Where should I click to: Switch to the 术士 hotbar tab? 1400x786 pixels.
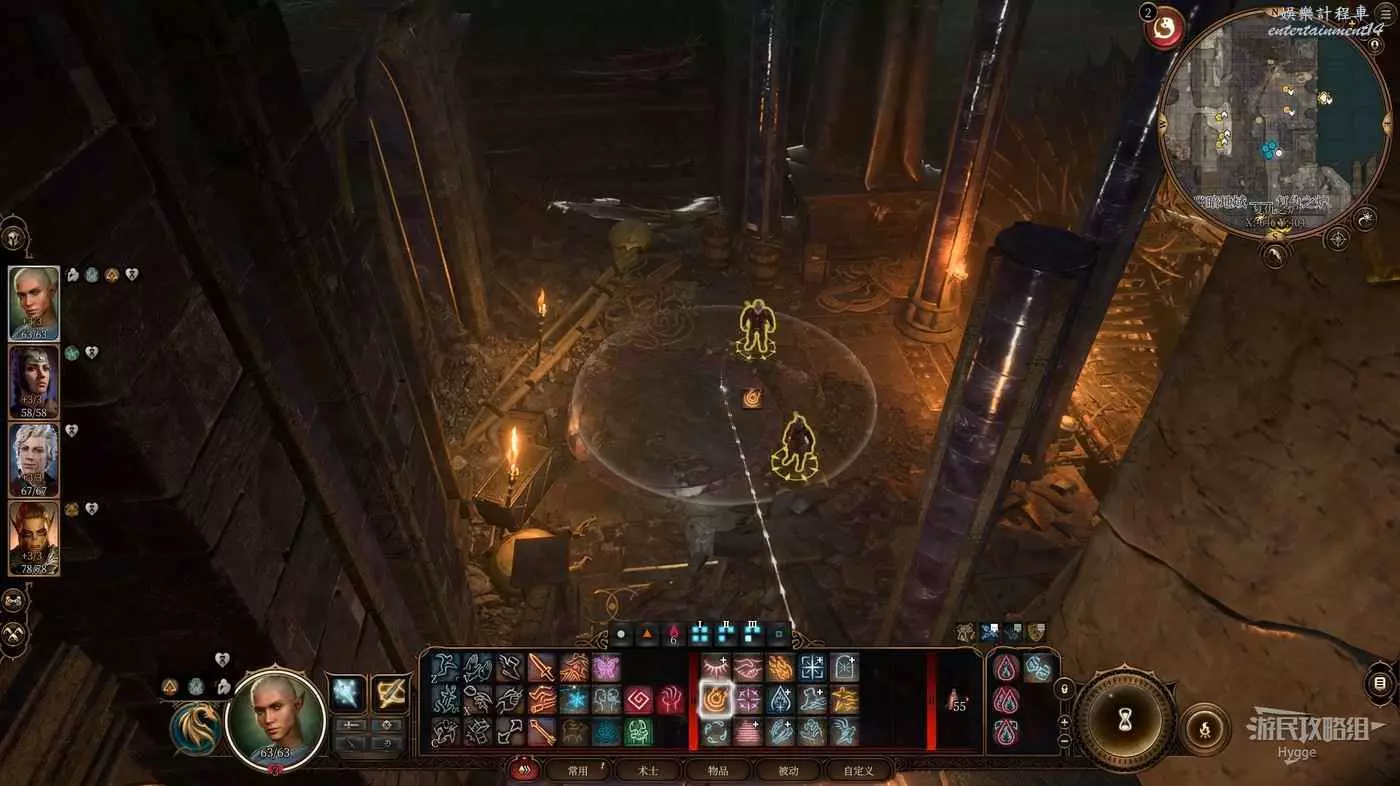(647, 770)
